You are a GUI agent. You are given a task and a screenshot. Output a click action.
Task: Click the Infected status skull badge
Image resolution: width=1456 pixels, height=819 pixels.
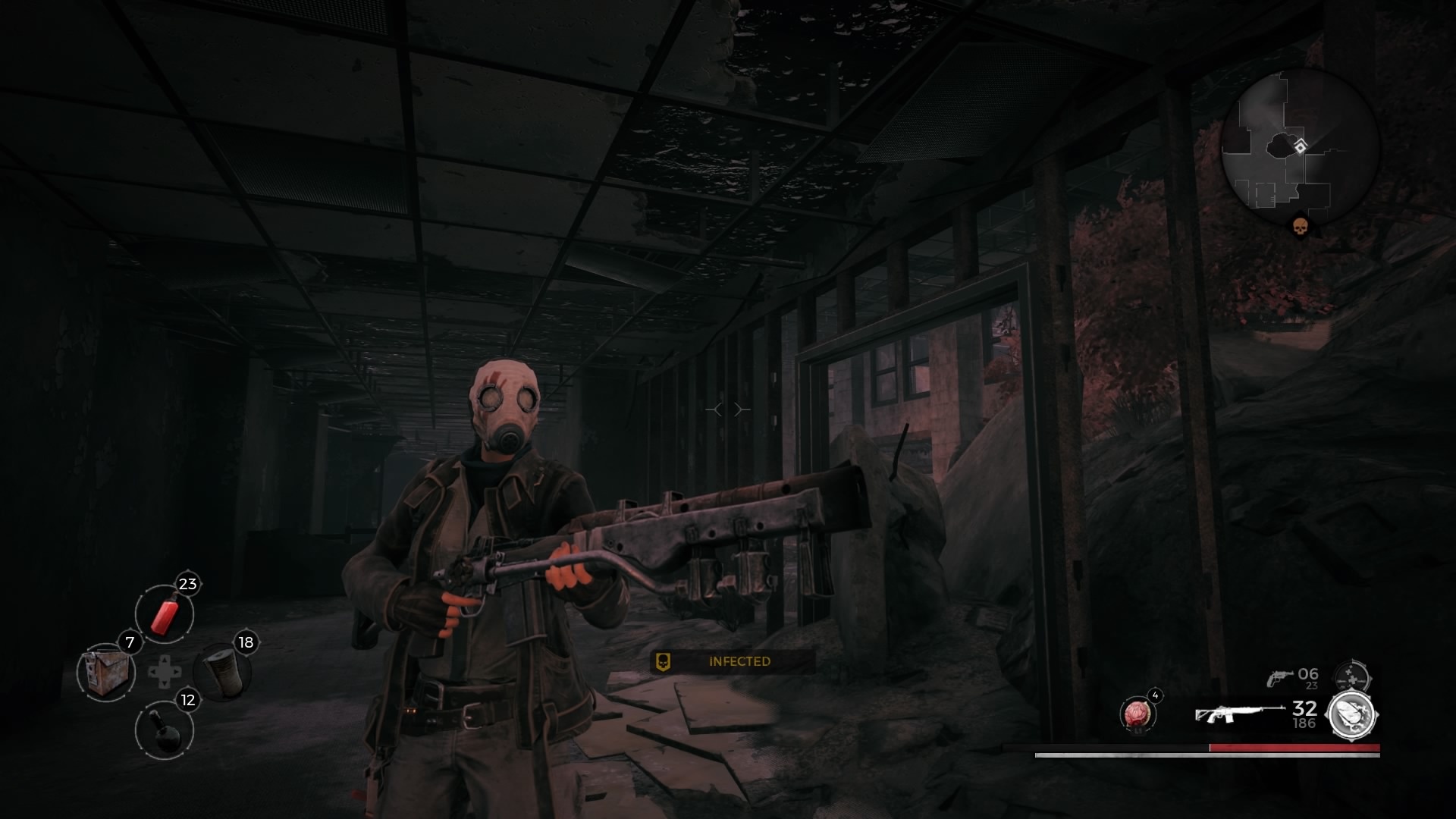(x=663, y=661)
